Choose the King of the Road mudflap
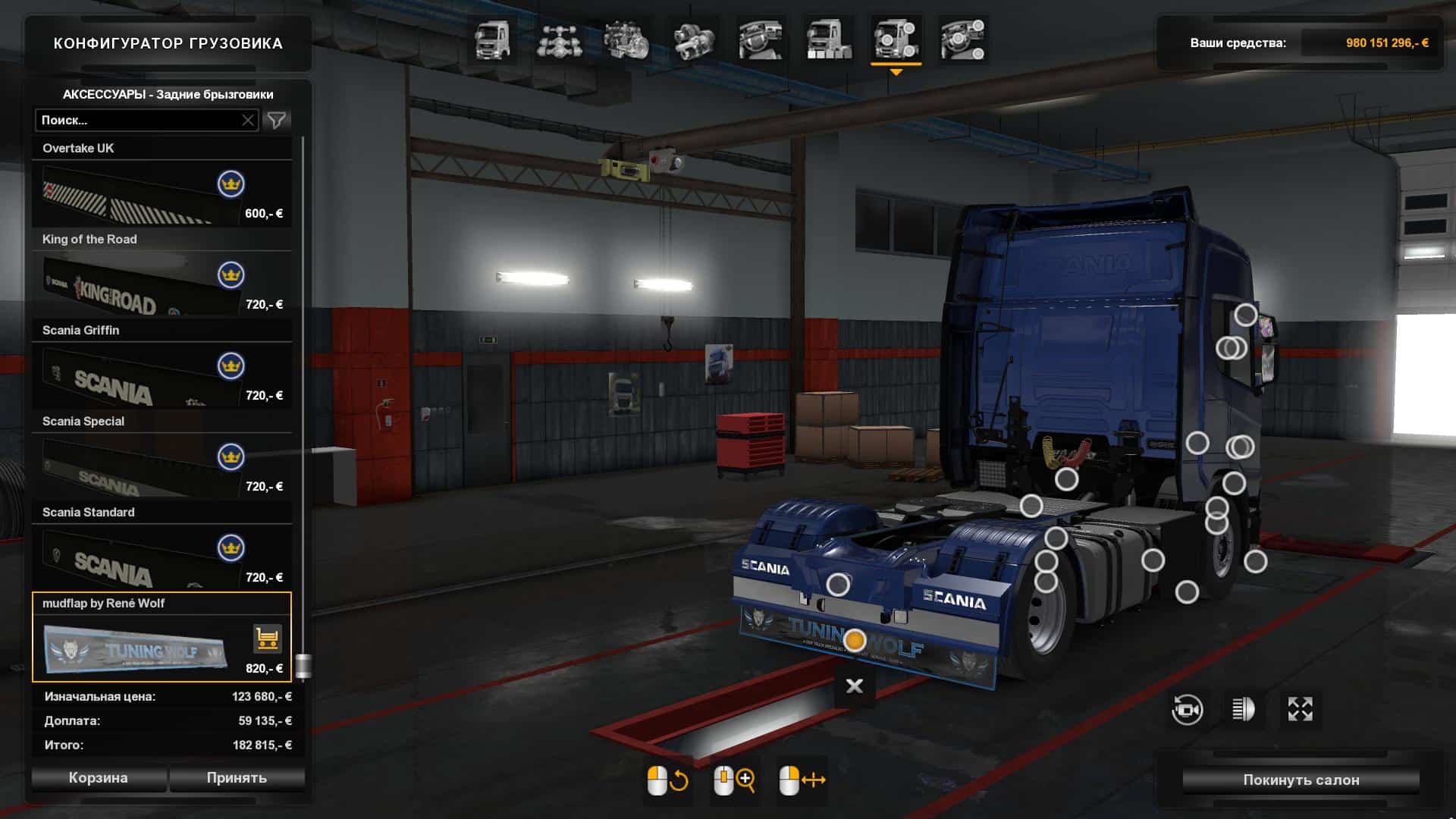This screenshot has width=1456, height=819. tap(162, 285)
